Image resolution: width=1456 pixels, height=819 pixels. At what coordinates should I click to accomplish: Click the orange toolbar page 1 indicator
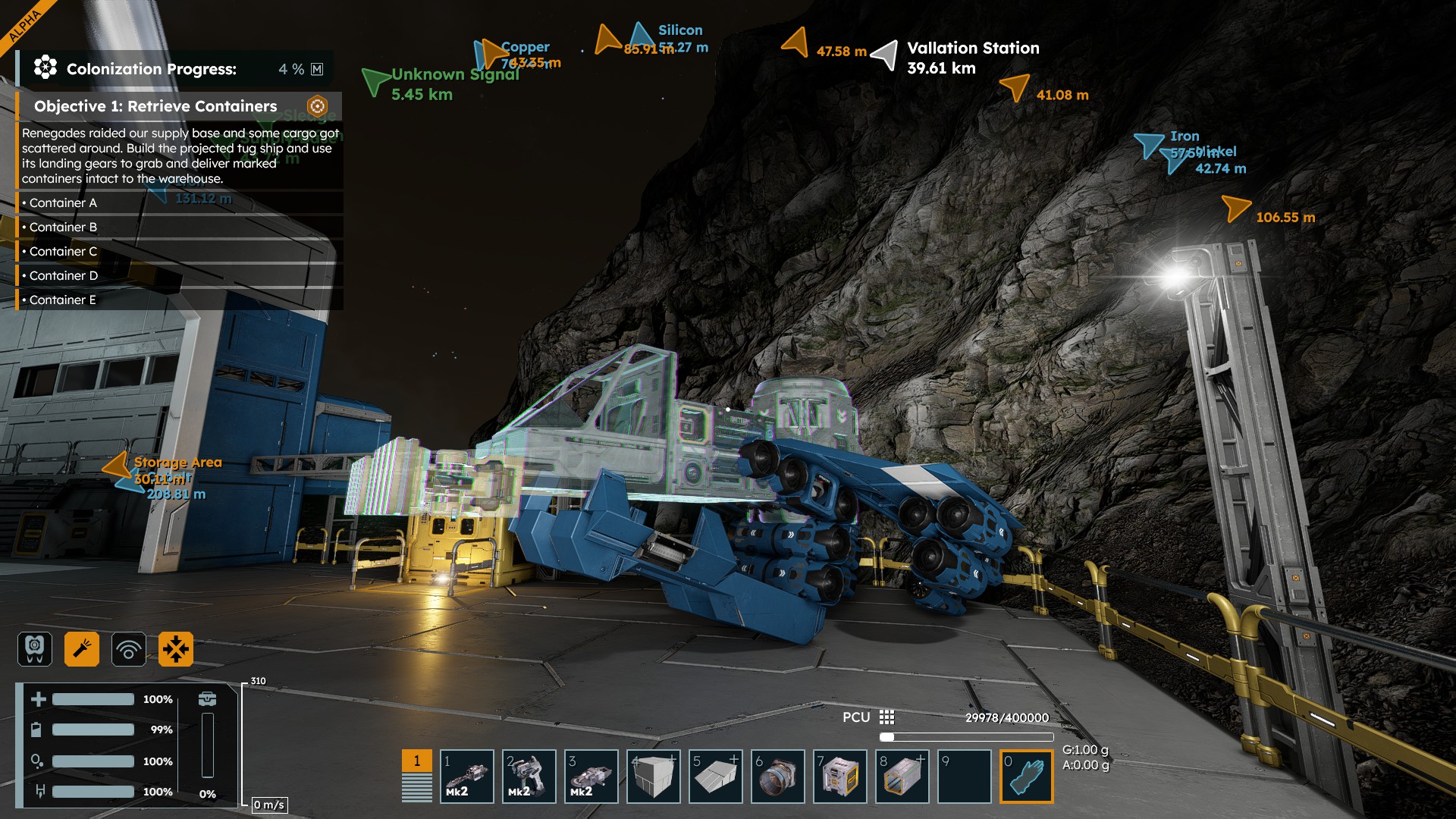(x=416, y=761)
